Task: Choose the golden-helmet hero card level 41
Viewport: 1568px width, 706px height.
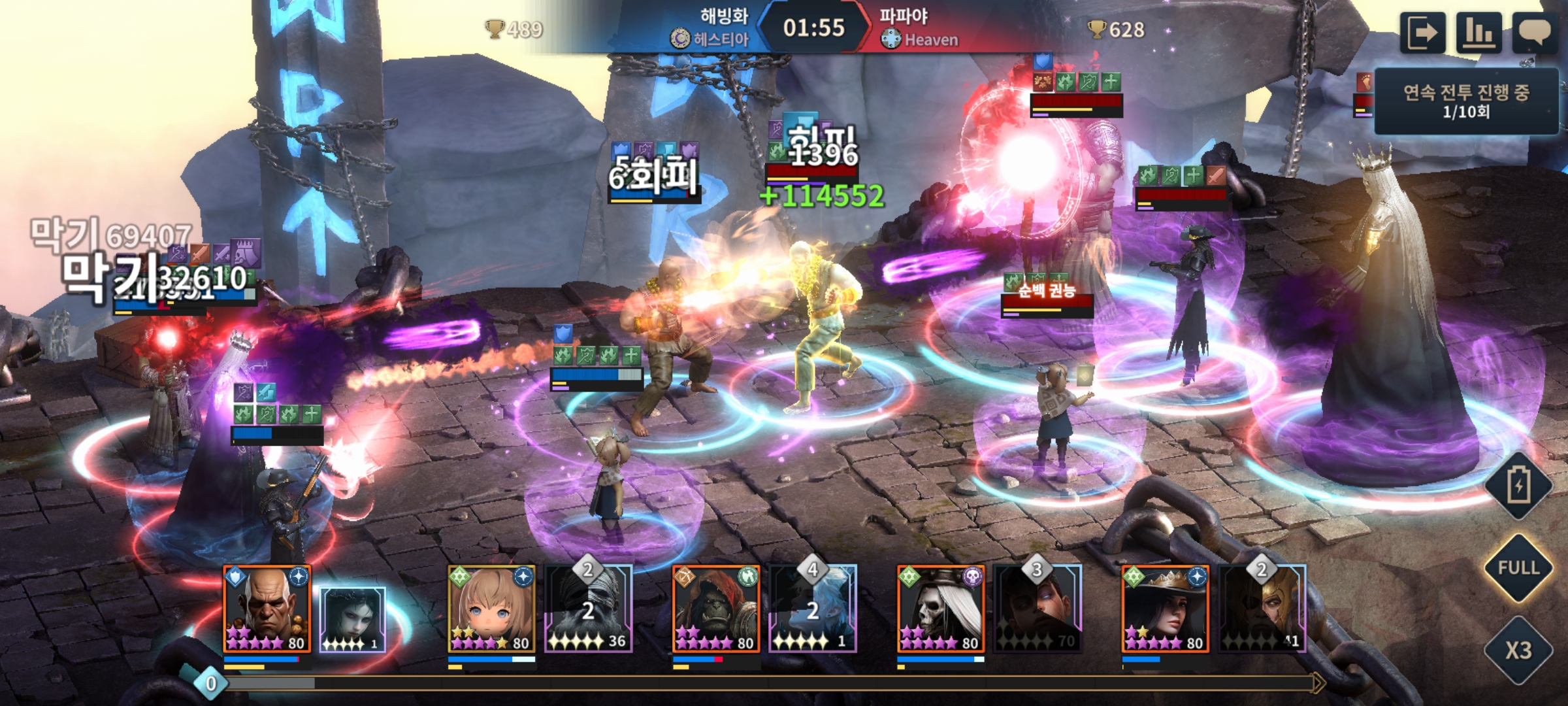Action: point(1262,611)
